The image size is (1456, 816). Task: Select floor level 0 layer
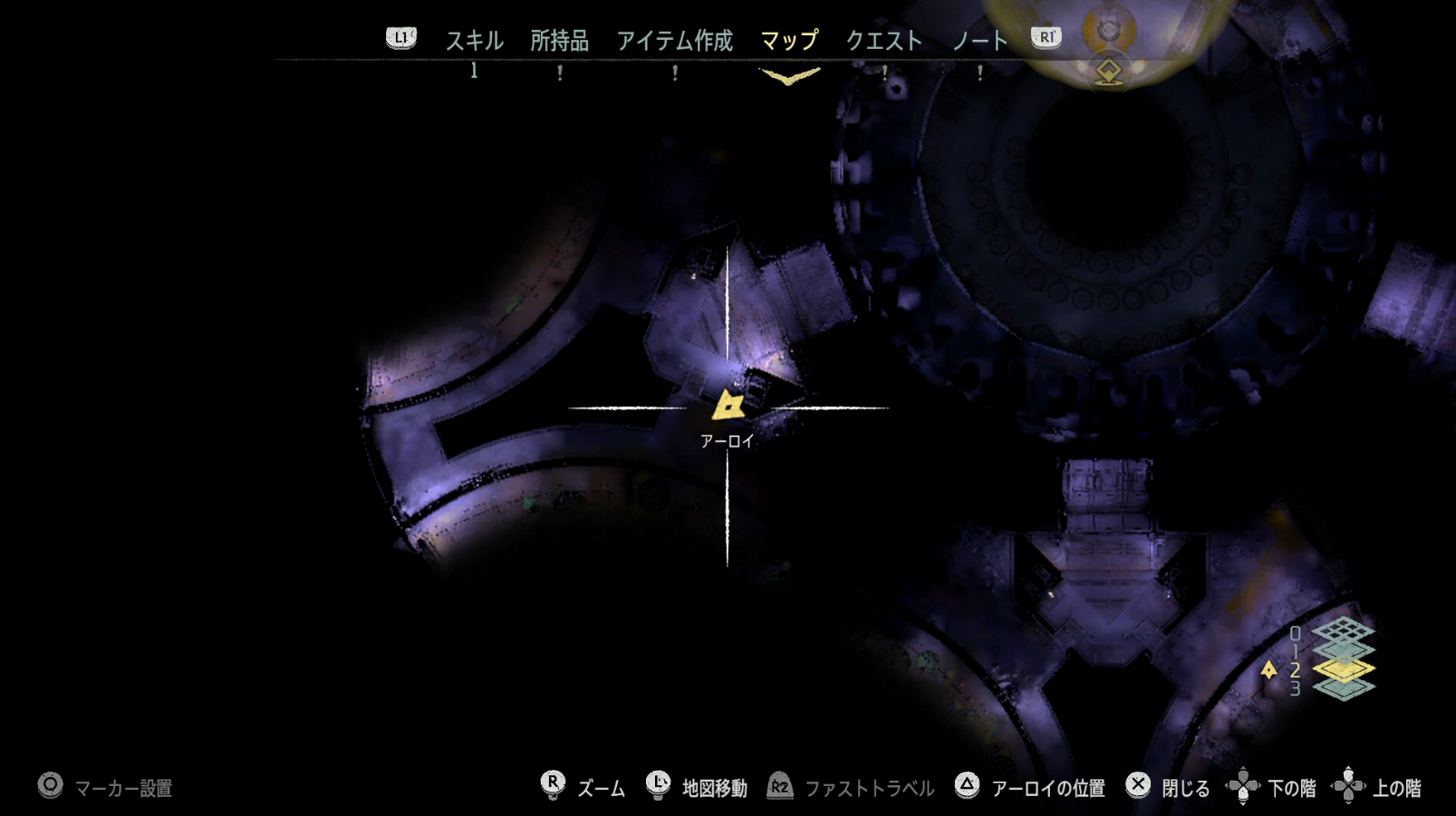[x=1344, y=631]
